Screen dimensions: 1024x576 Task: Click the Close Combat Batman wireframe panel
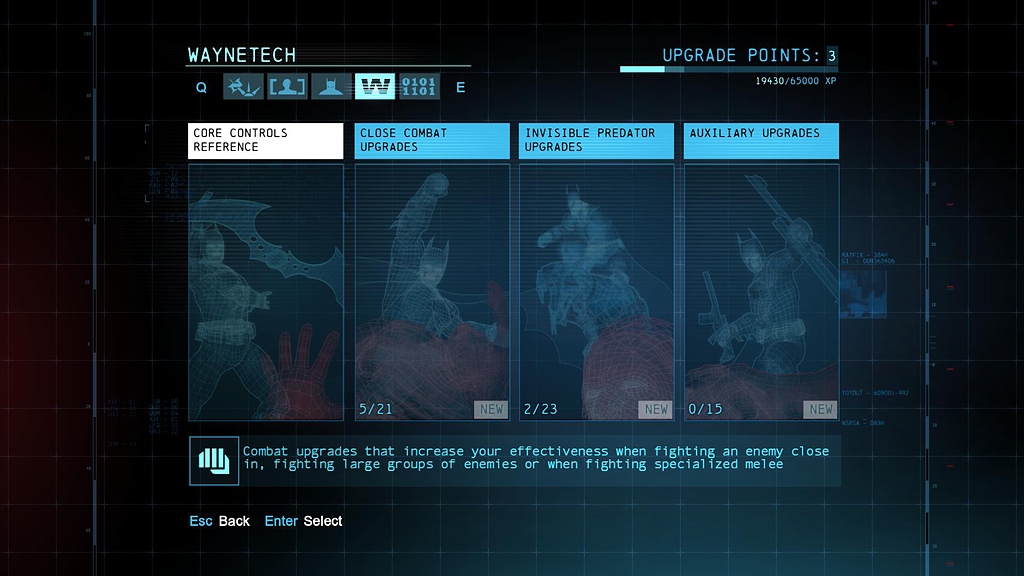[432, 292]
